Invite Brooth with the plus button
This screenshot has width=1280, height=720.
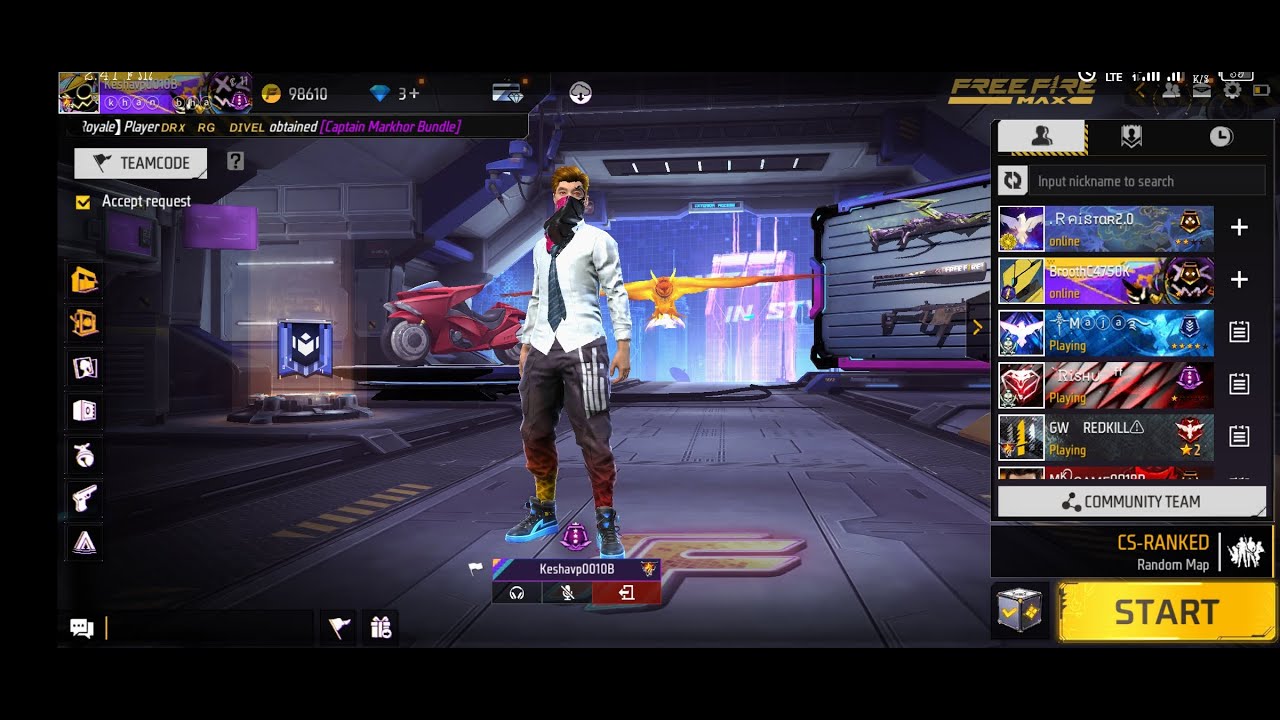[1239, 280]
